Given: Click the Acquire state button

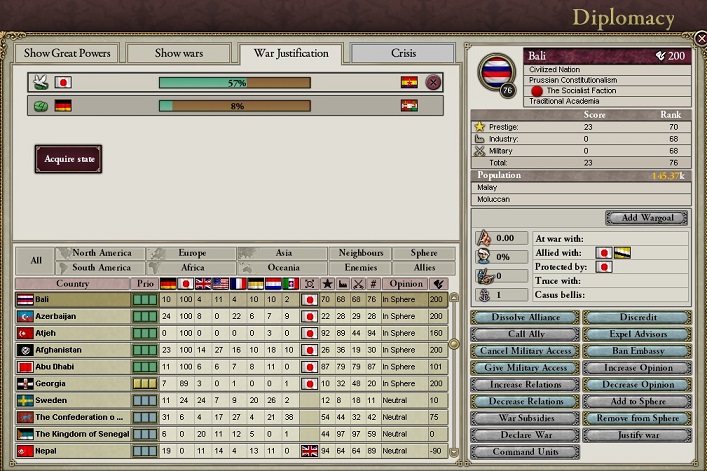Looking at the screenshot, I should 68,159.
